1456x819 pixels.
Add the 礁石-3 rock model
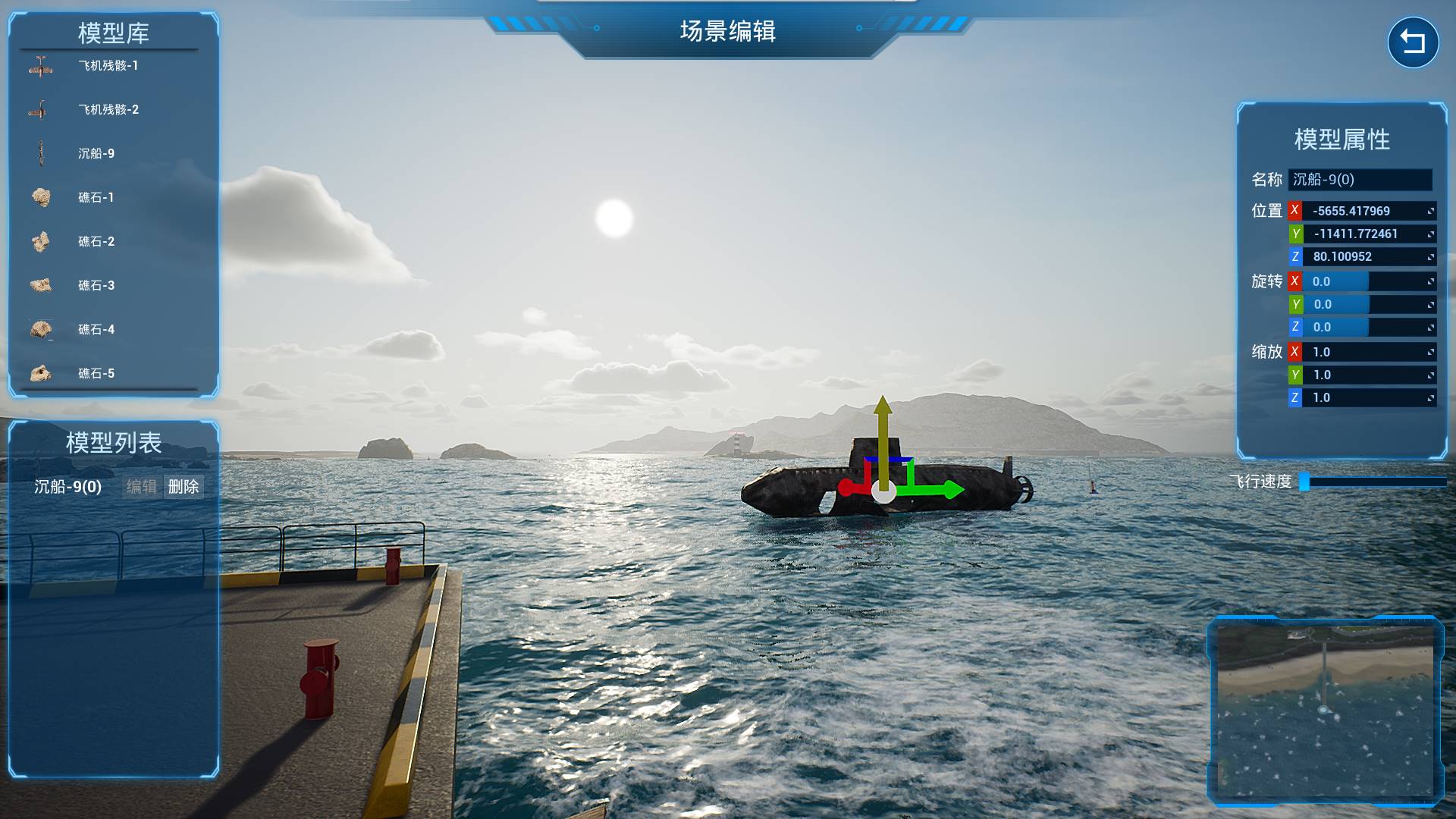(96, 286)
